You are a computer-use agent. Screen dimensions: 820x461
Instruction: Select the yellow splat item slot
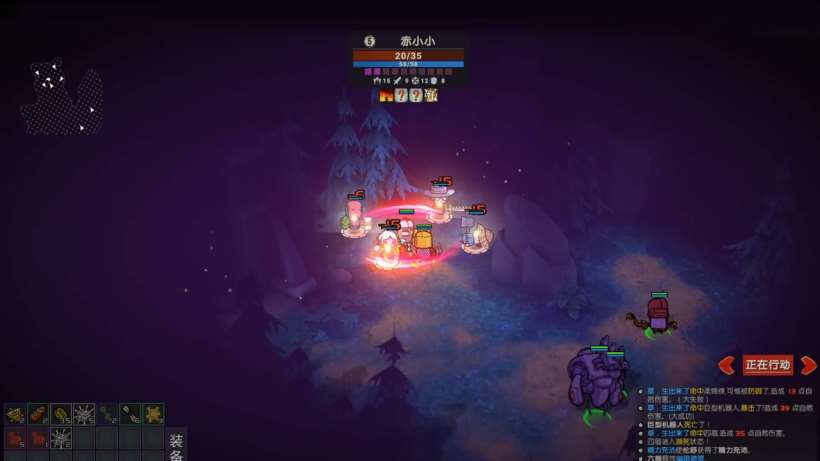click(x=153, y=414)
